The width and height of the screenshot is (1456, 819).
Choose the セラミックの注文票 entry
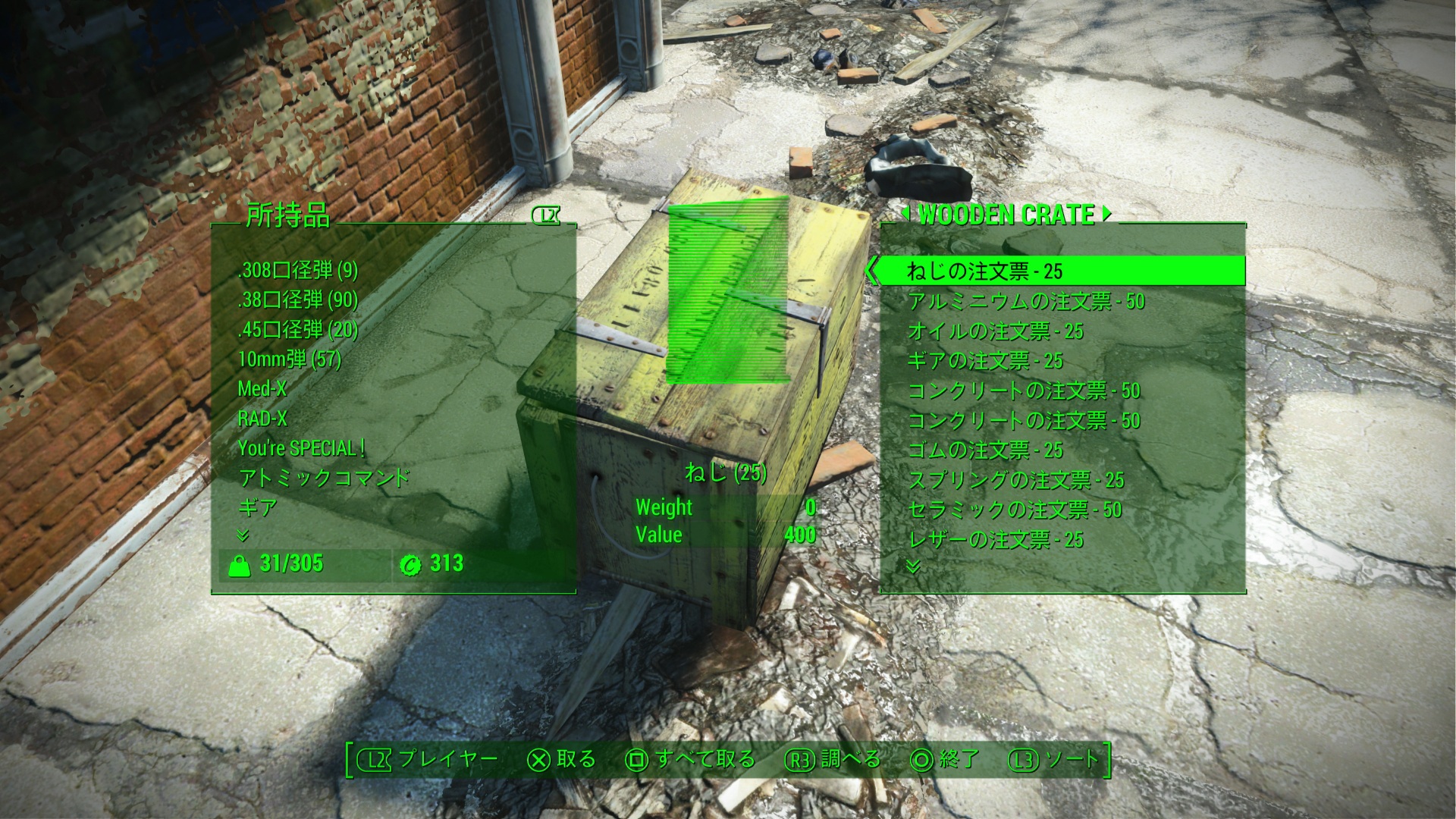[1014, 510]
